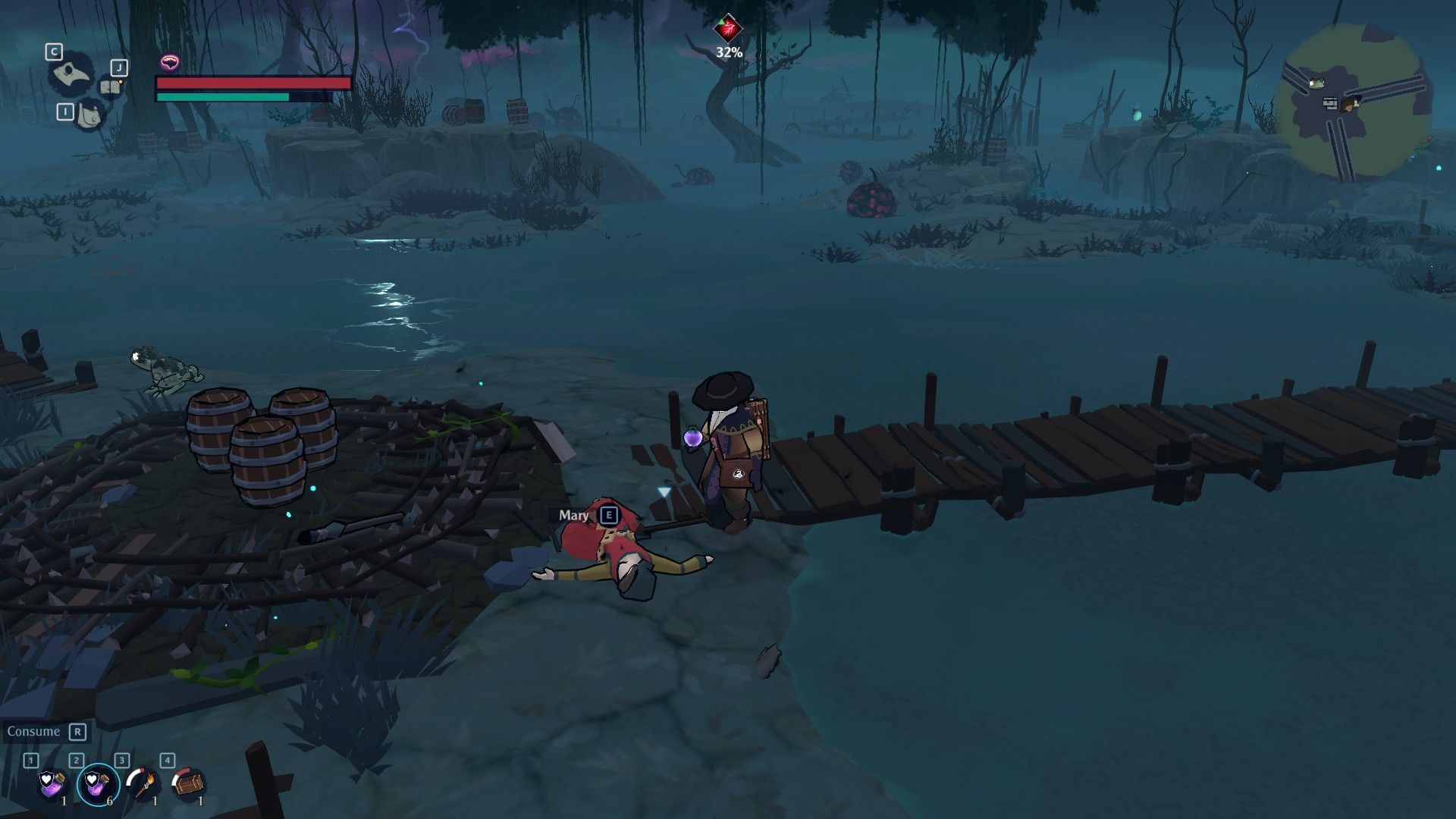
Task: Click the glowing brain icon above the health bar
Action: coord(171,61)
